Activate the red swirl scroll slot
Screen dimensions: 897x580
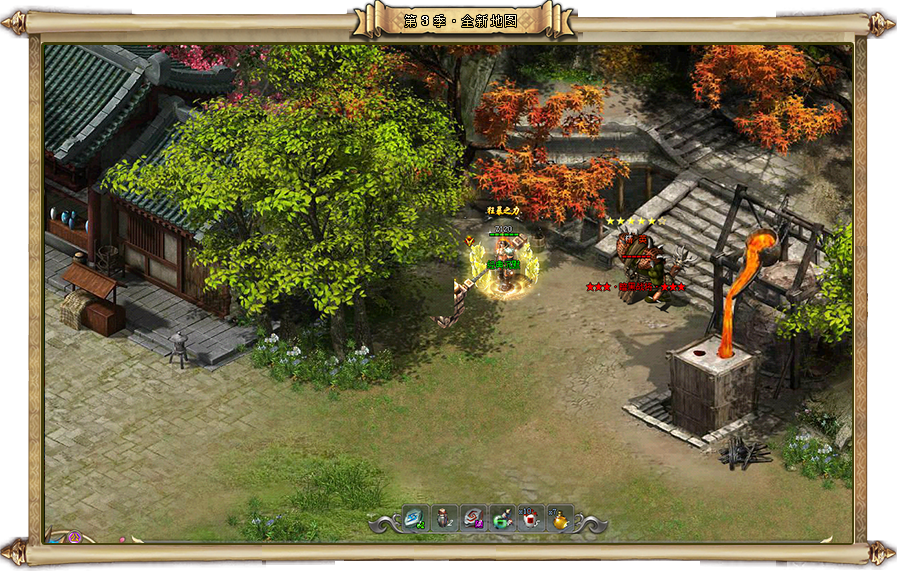tap(472, 518)
